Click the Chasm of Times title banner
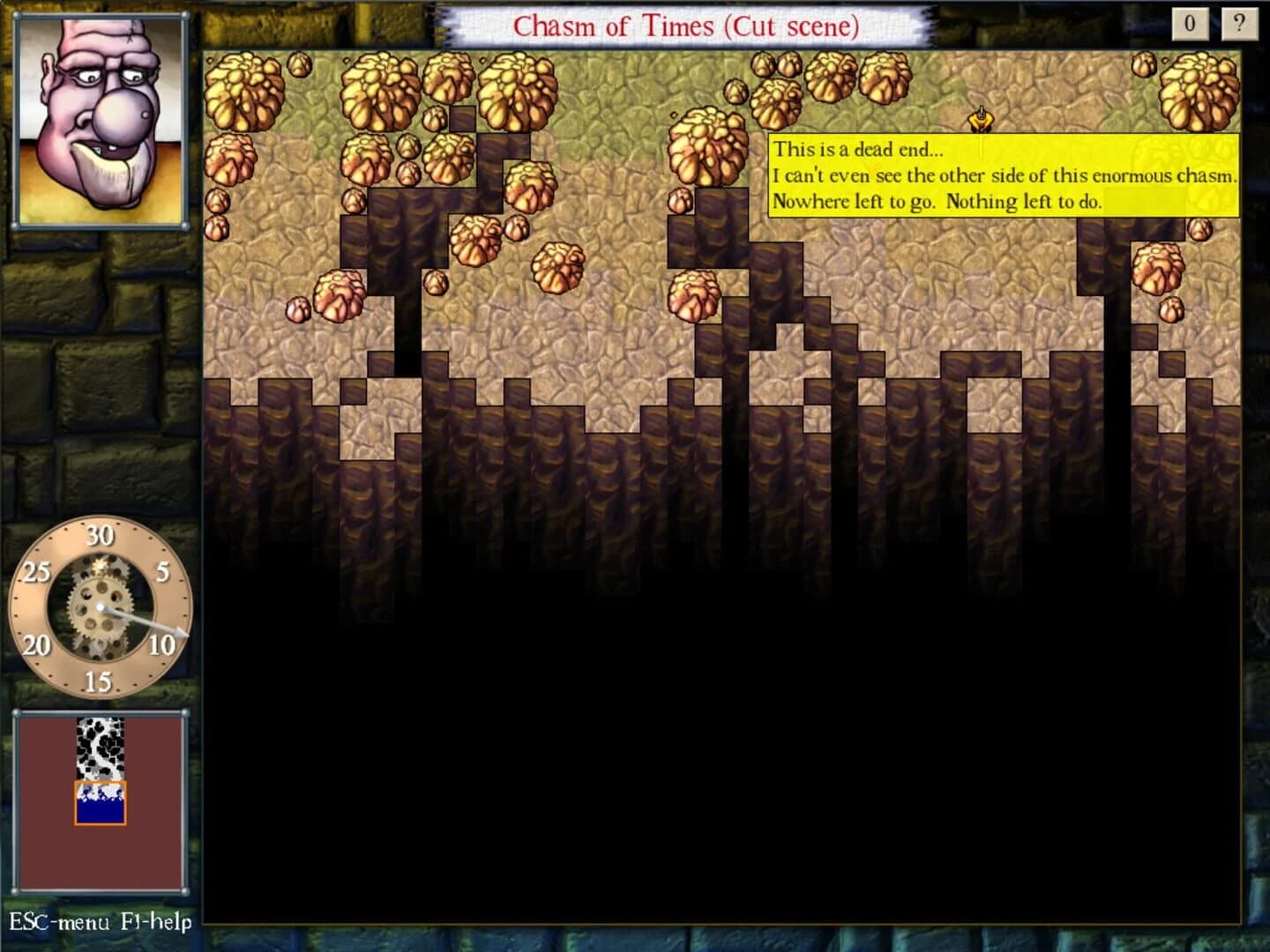Image resolution: width=1270 pixels, height=952 pixels. coord(688,25)
